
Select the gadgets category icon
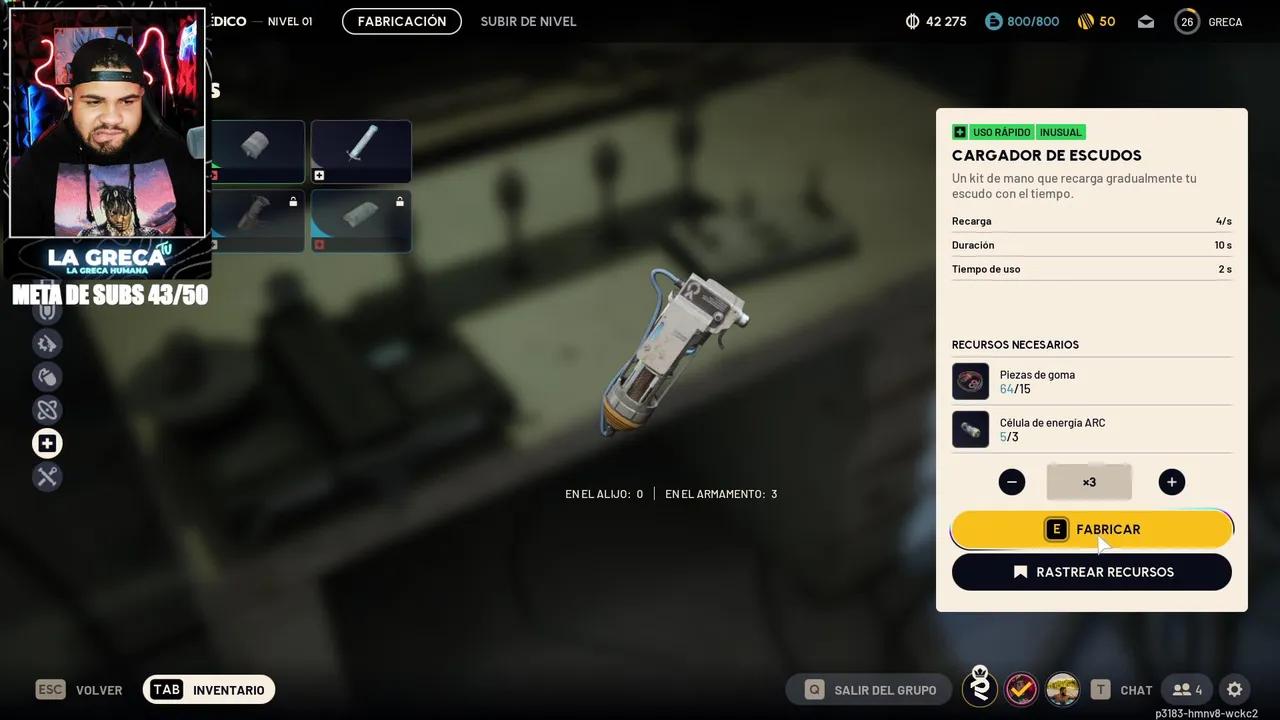pos(47,409)
